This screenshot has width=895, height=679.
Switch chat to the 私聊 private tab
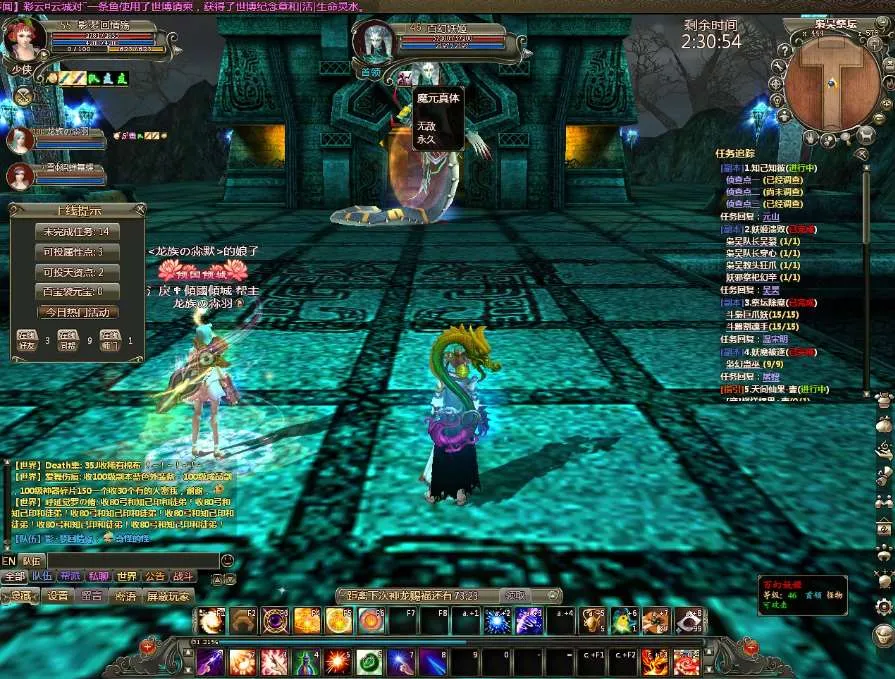(x=98, y=577)
